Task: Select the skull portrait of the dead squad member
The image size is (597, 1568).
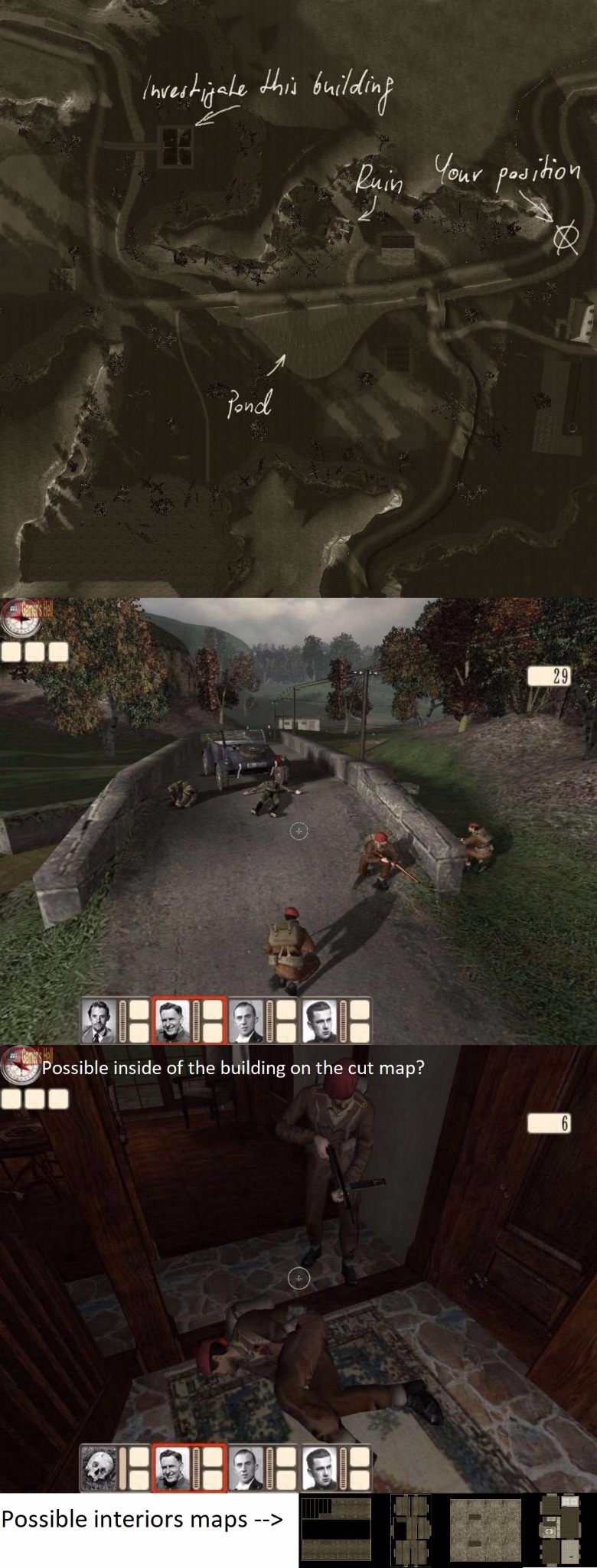Action: (97, 1468)
